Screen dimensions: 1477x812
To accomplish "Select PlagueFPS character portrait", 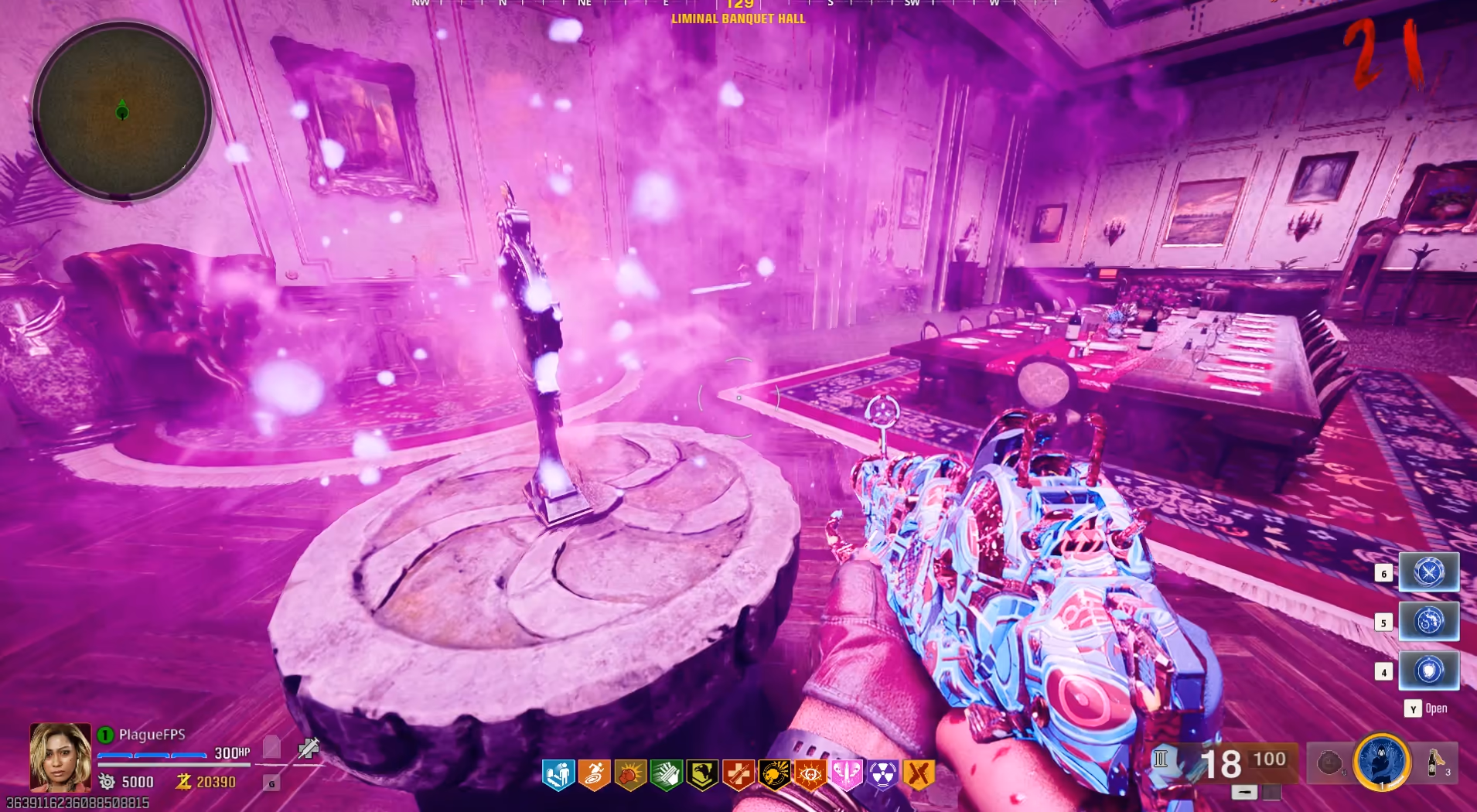I will coord(60,756).
